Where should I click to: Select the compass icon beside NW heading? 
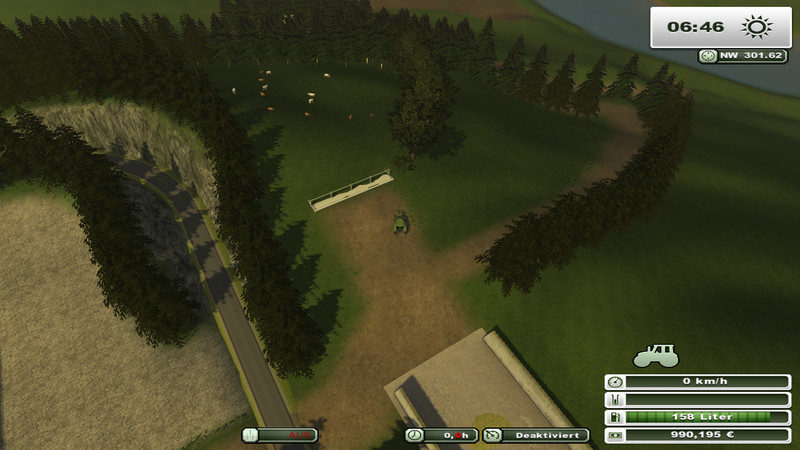[708, 57]
